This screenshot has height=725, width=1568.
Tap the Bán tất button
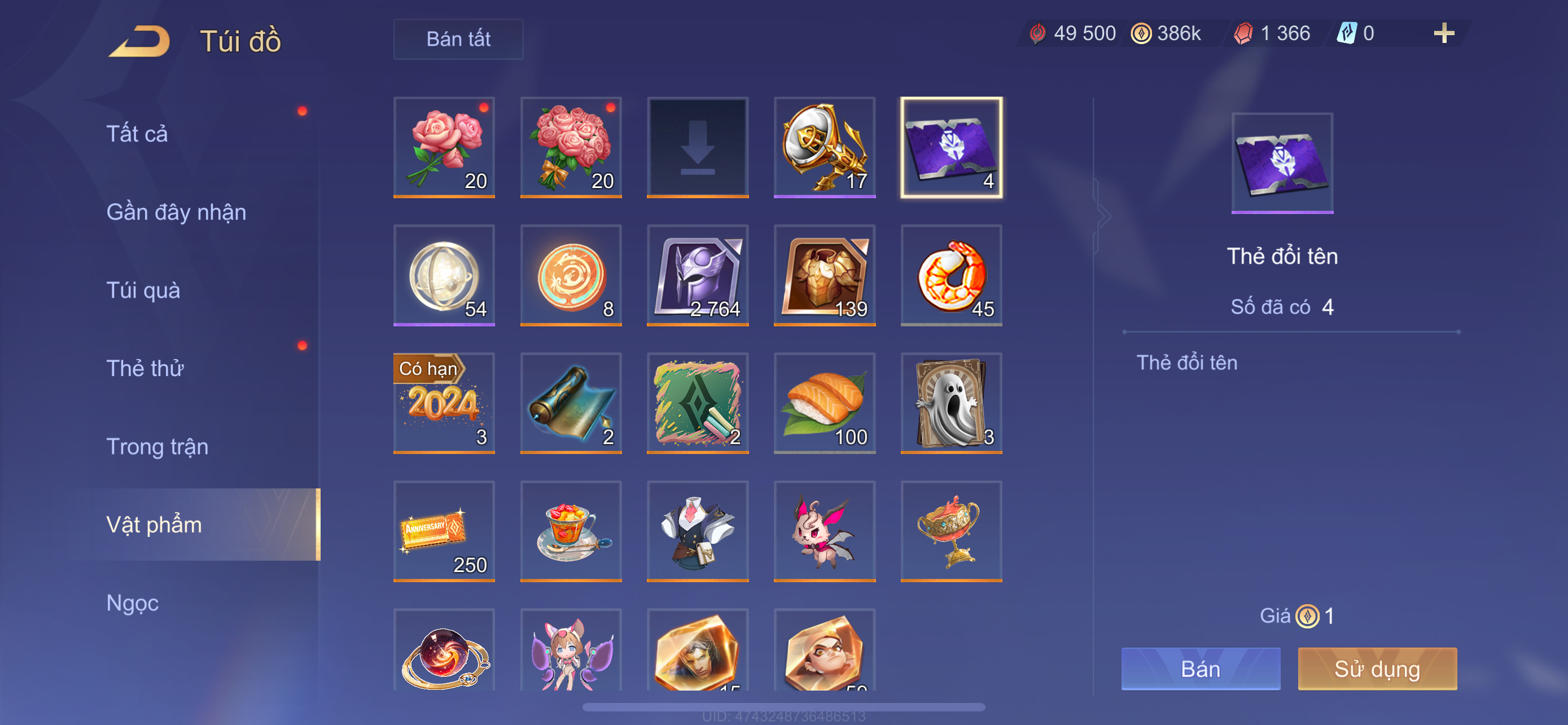(458, 40)
